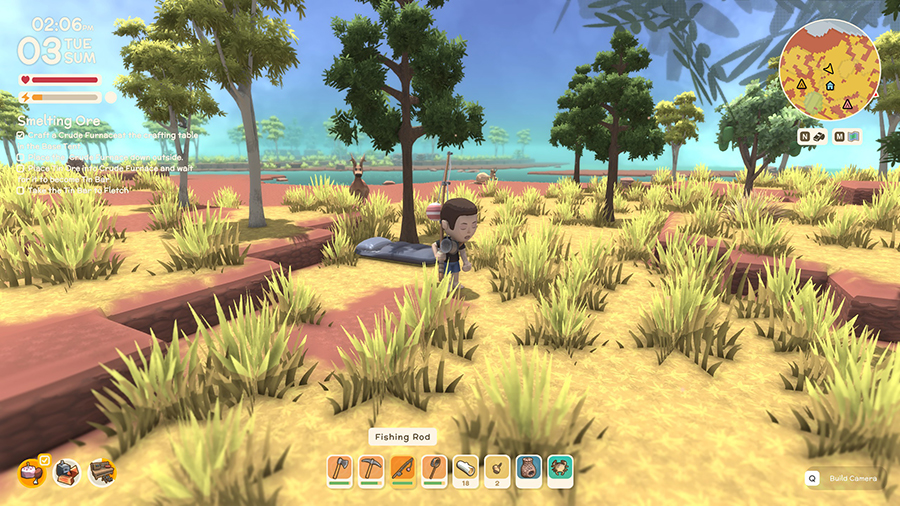Choose the Fishing Rod hotbar slot

[403, 470]
